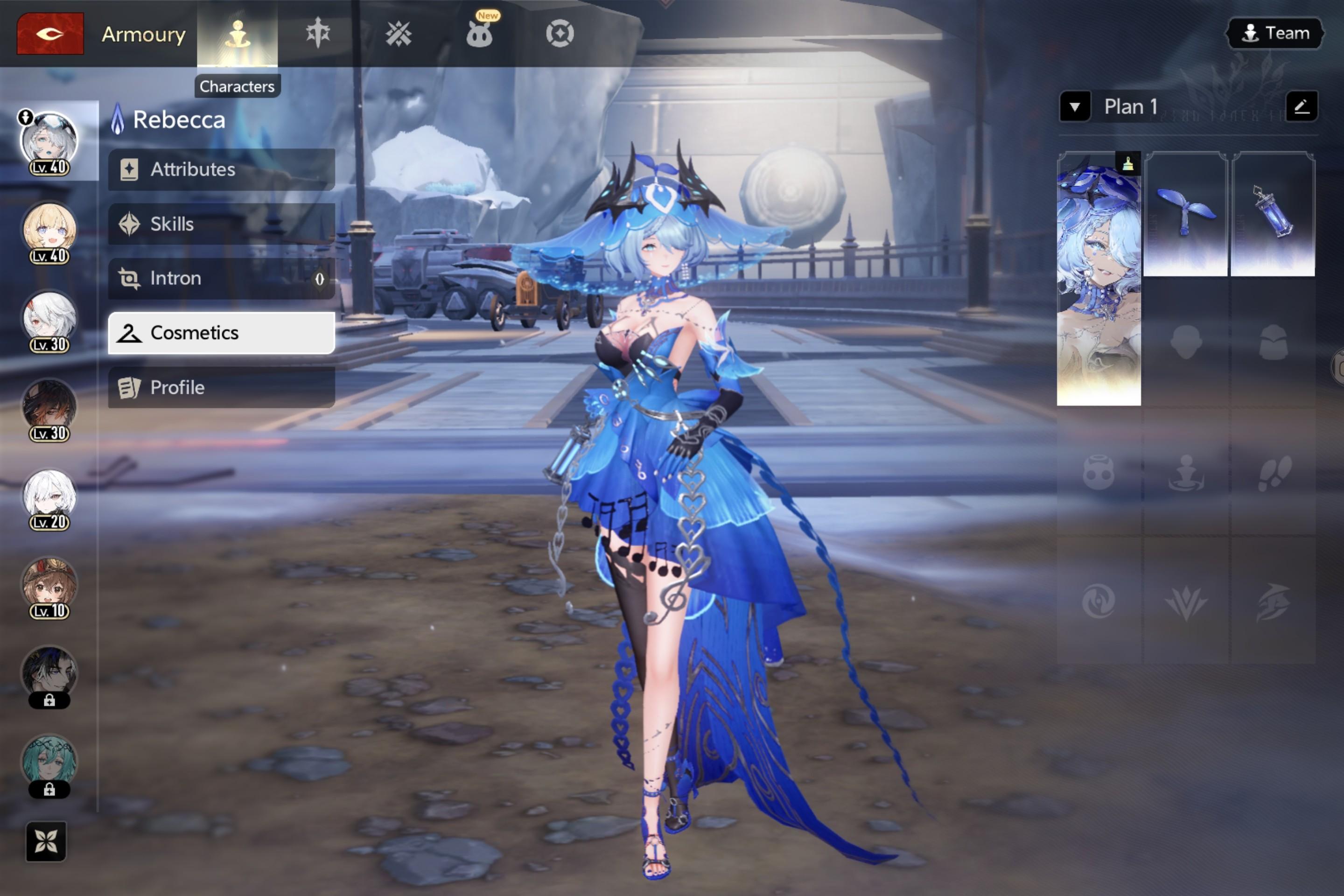Switch to the Characters tab

[237, 34]
